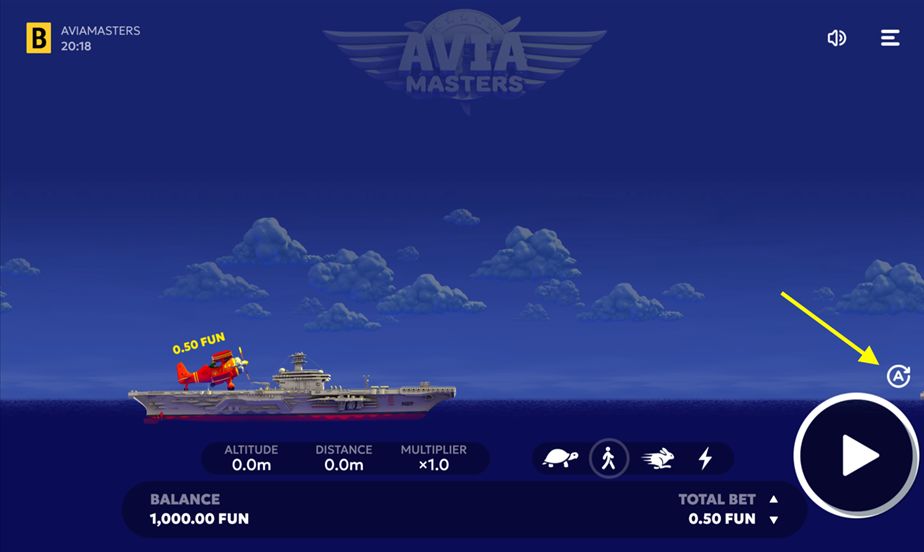Start the flight with the play button
The height and width of the screenshot is (552, 924).
[x=857, y=456]
